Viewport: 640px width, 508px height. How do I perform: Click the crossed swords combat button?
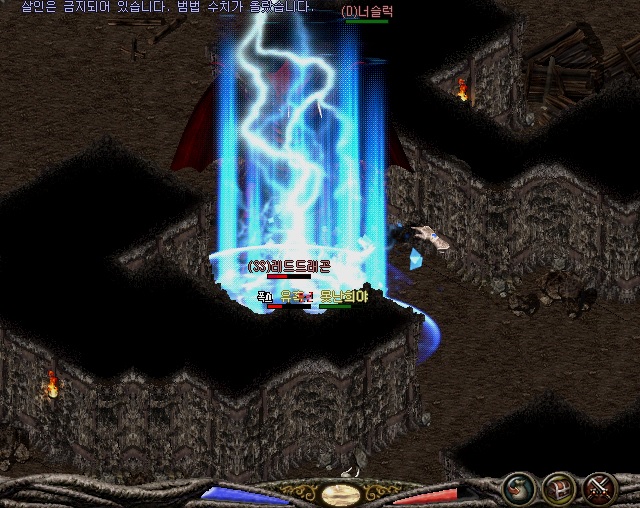tap(600, 489)
